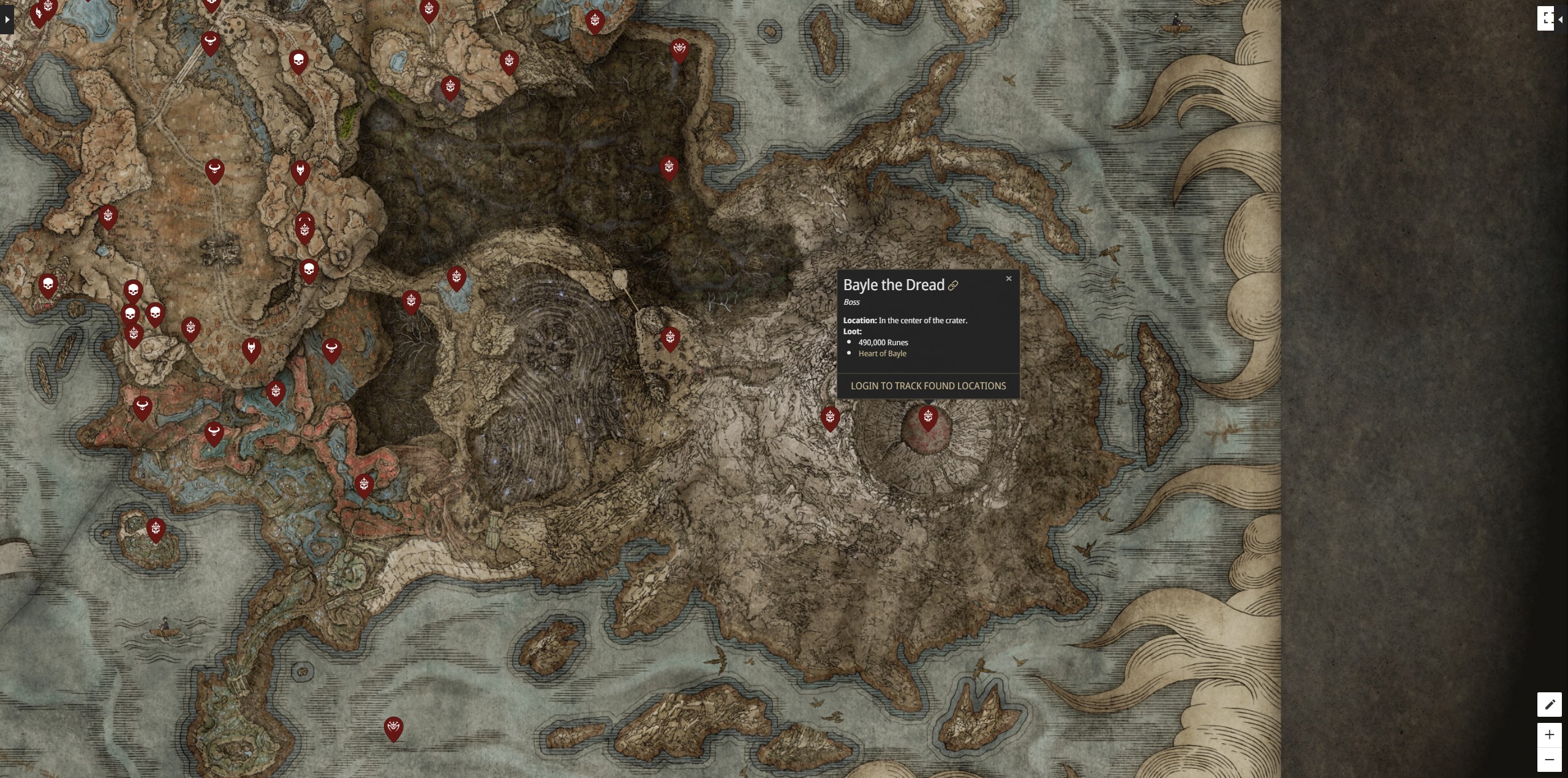Toggle fullscreen map view
The image size is (1568, 778).
click(x=1547, y=18)
